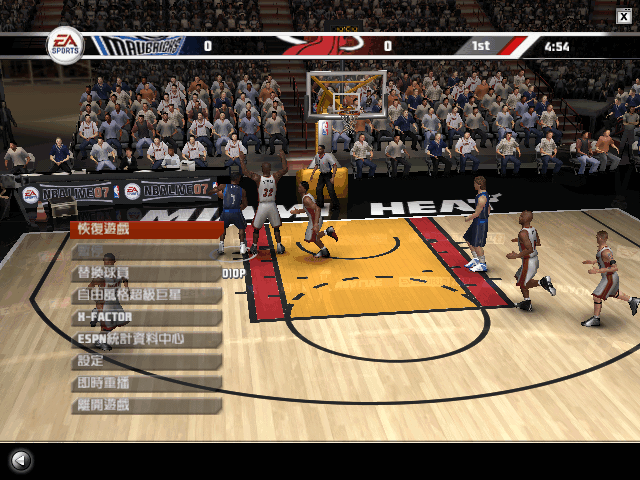Click the round back arrow button
This screenshot has height=480, width=640.
pyautogui.click(x=20, y=460)
